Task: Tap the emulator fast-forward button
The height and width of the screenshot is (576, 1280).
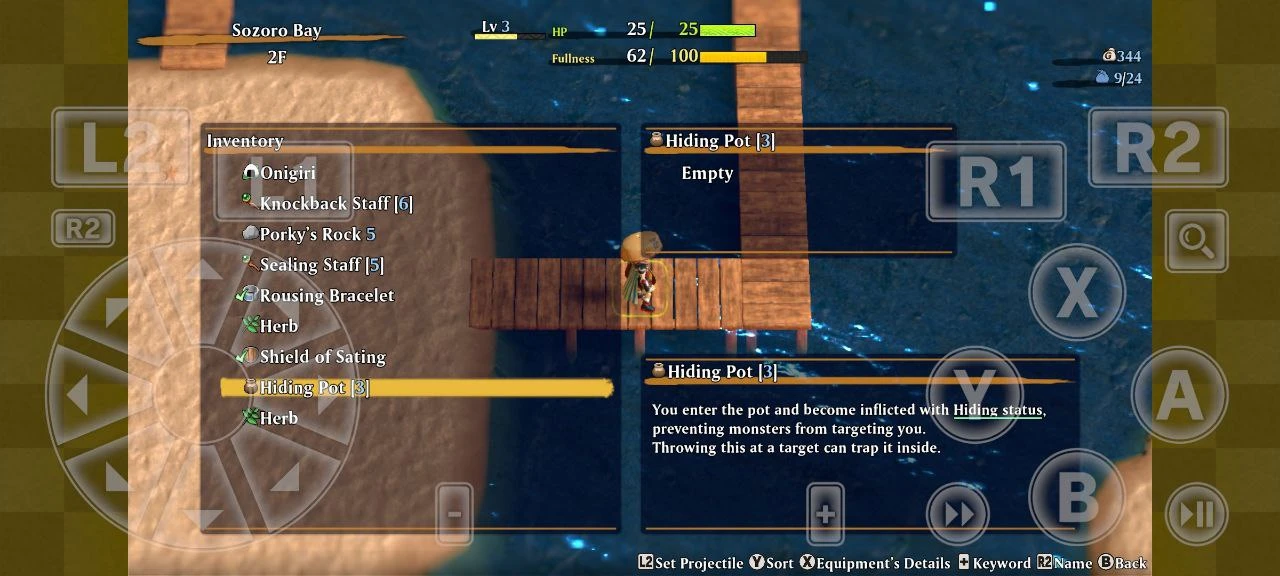Action: pyautogui.click(x=958, y=514)
